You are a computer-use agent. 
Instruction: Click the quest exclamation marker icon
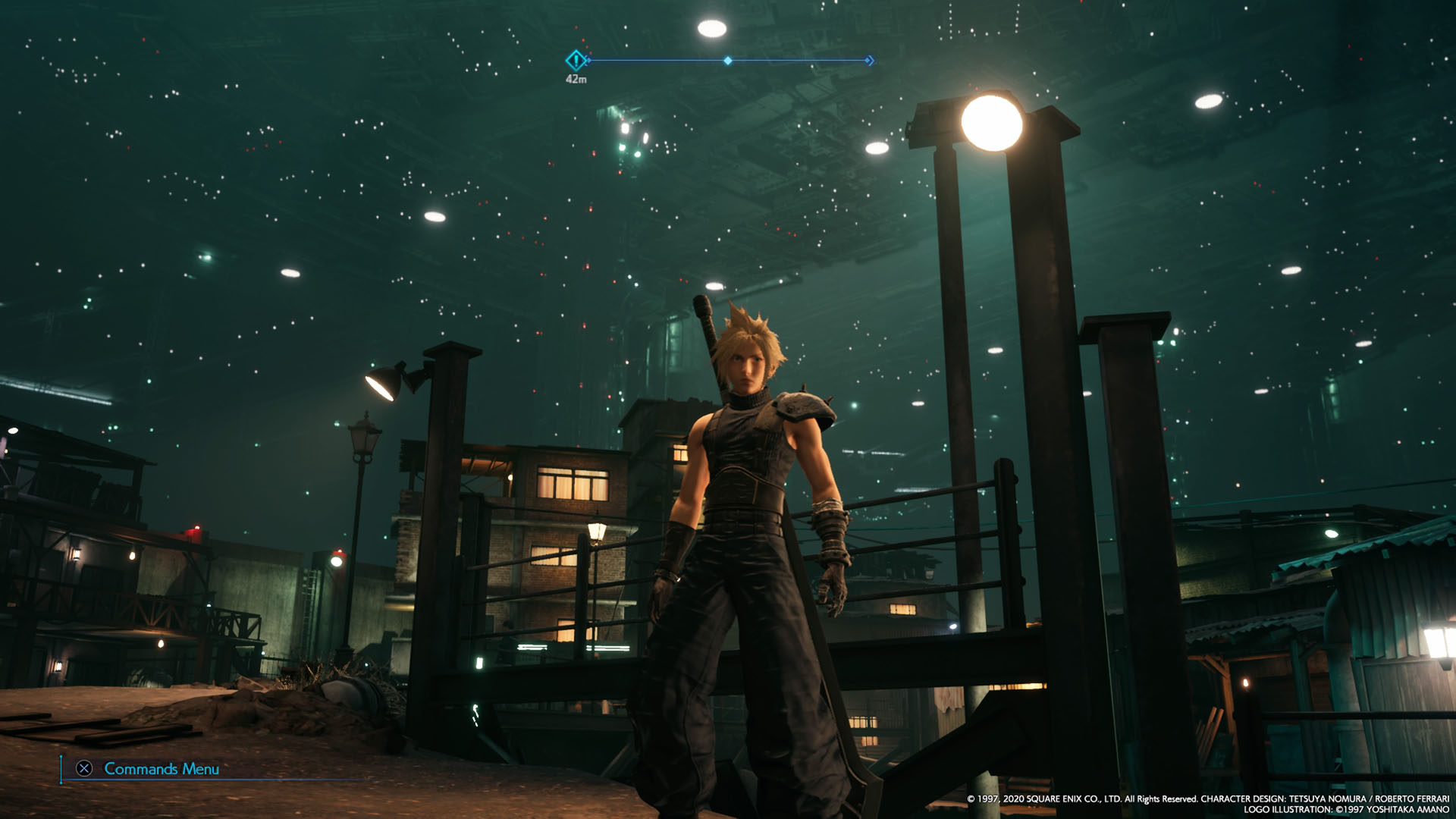click(575, 59)
